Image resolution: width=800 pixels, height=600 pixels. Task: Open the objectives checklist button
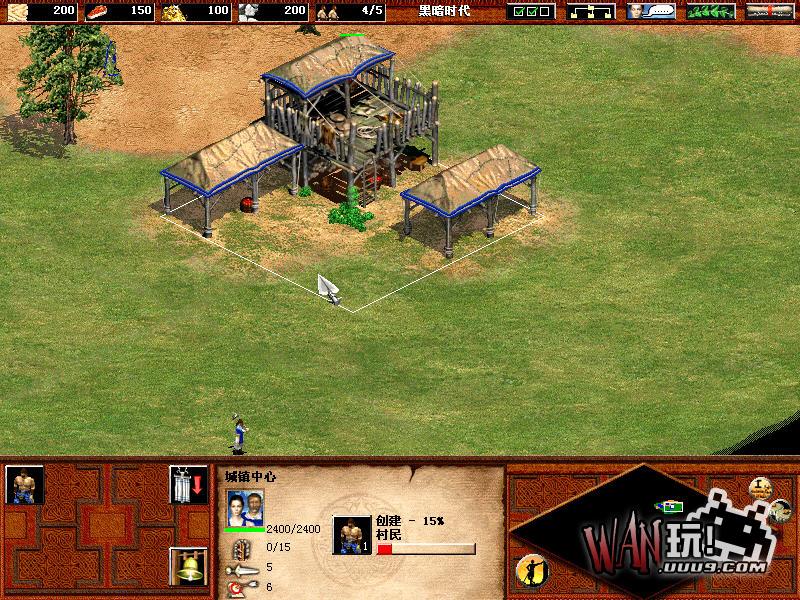tap(530, 12)
